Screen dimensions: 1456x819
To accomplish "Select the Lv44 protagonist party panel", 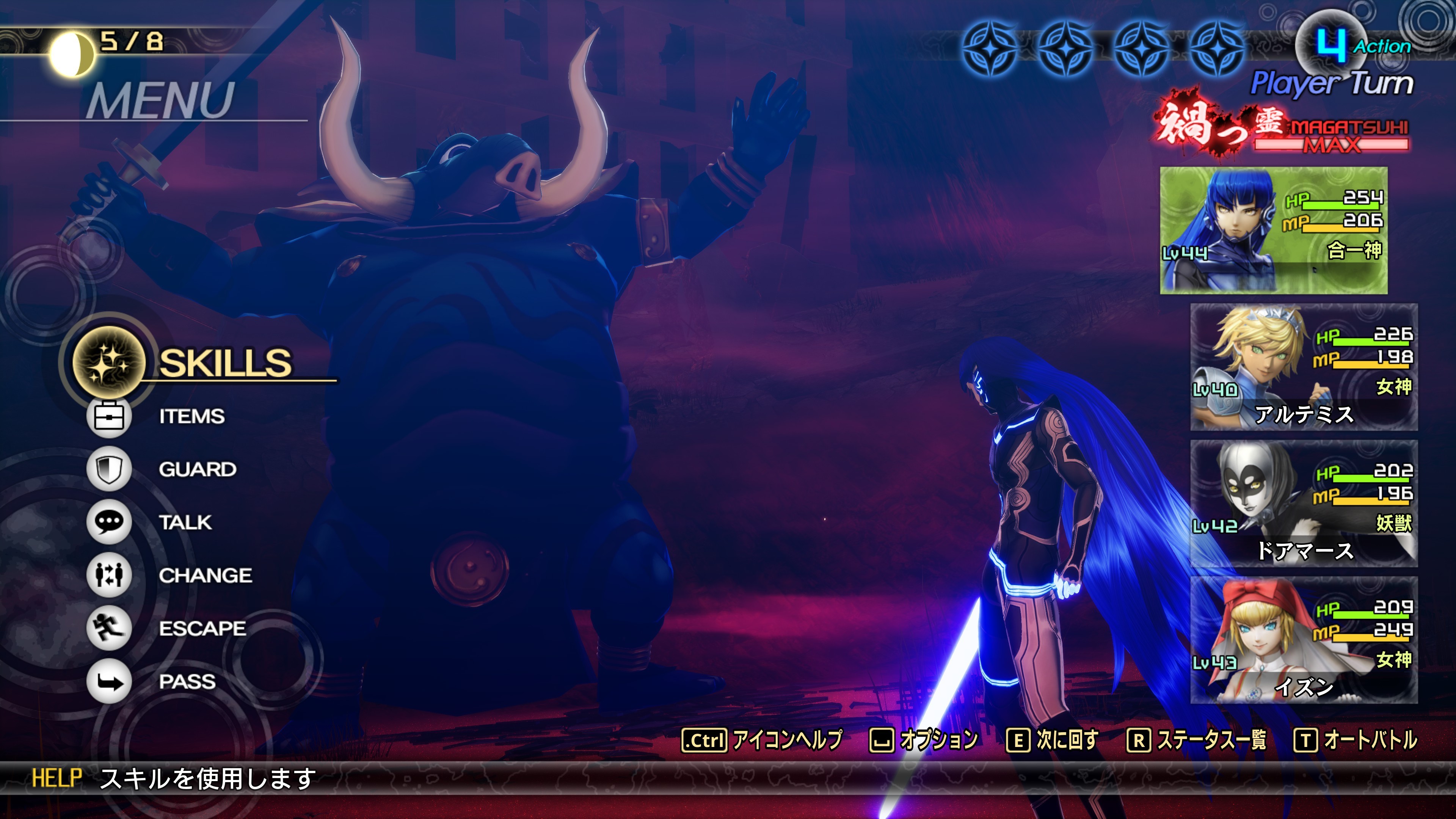I will [1274, 231].
